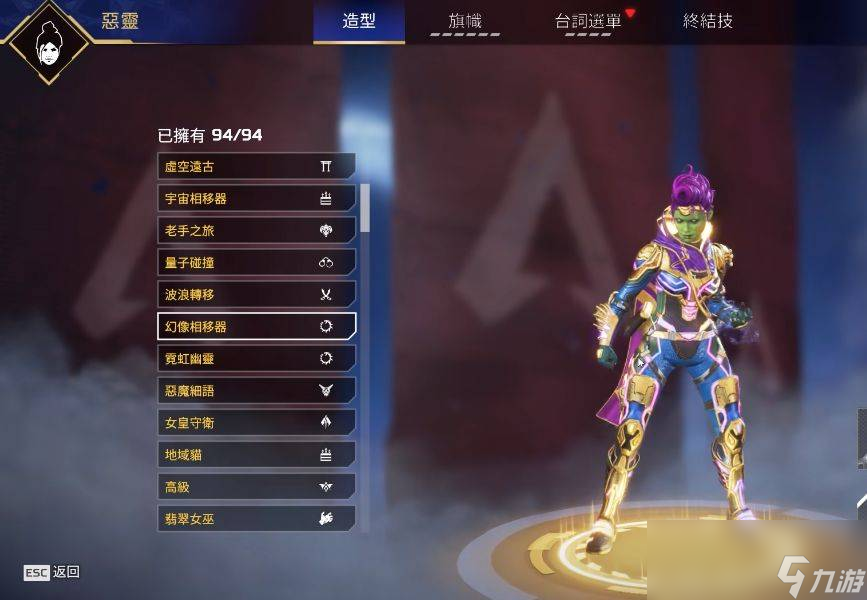Equip the 老手之旅 skin

pos(256,230)
